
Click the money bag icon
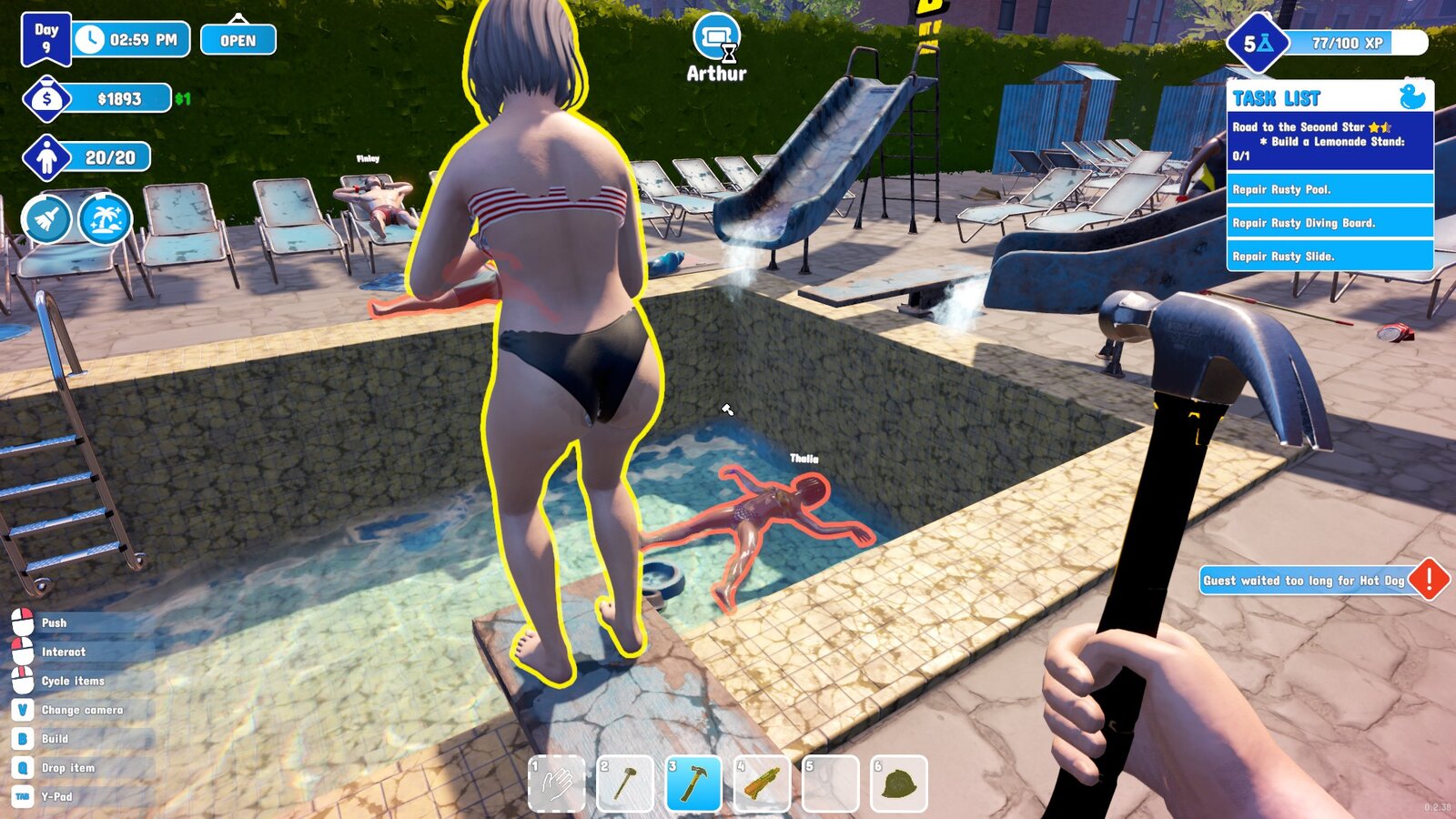47,99
